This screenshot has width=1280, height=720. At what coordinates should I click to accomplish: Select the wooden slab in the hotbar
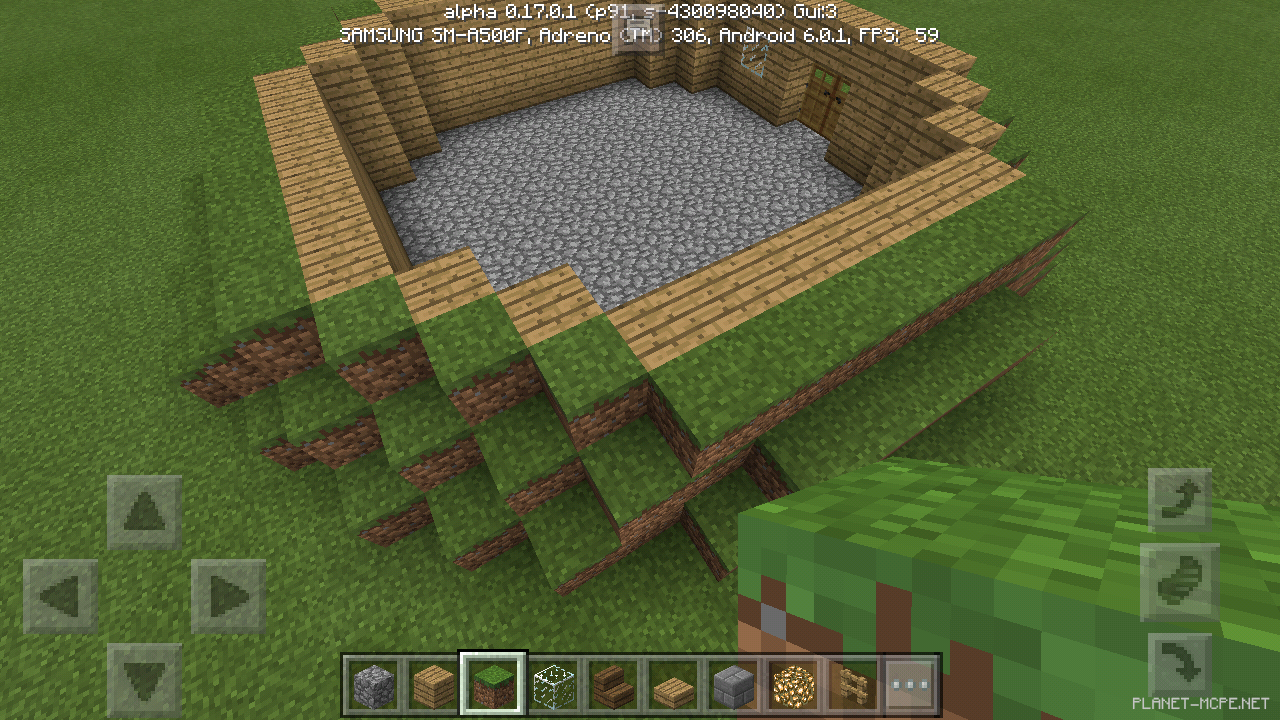pos(673,685)
